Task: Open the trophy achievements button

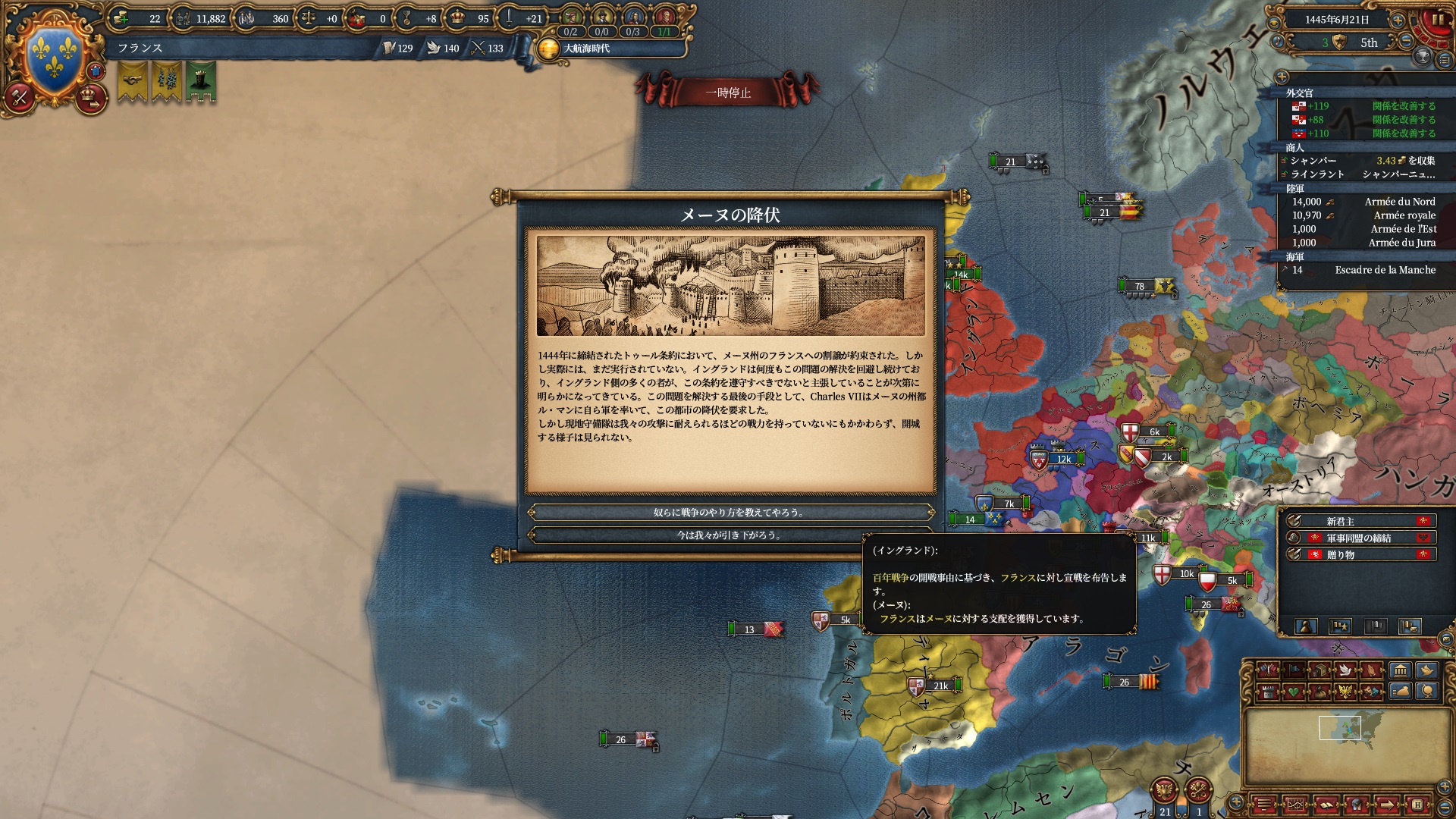Action: tap(1423, 57)
